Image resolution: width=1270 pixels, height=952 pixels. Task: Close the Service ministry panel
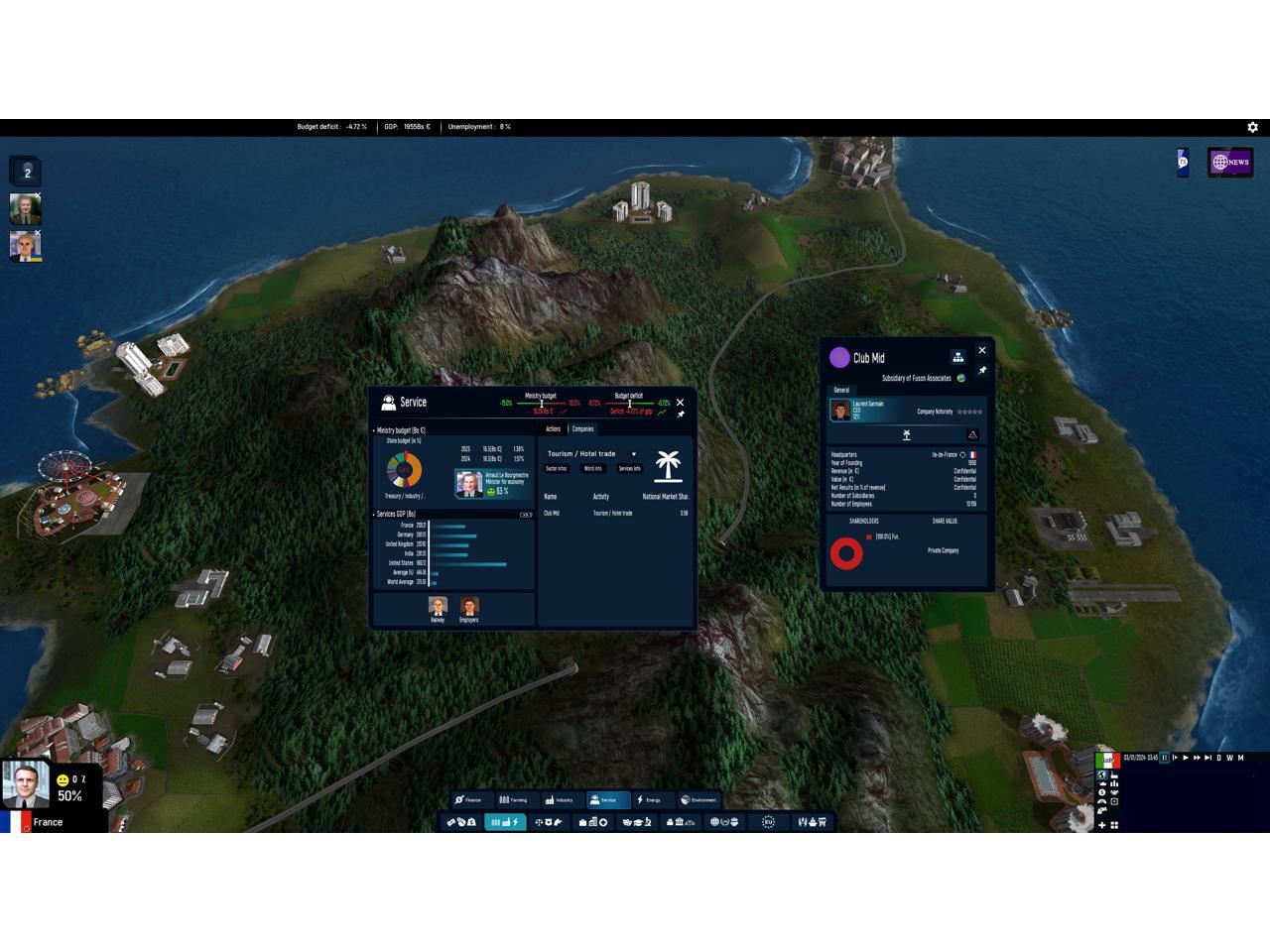[680, 403]
